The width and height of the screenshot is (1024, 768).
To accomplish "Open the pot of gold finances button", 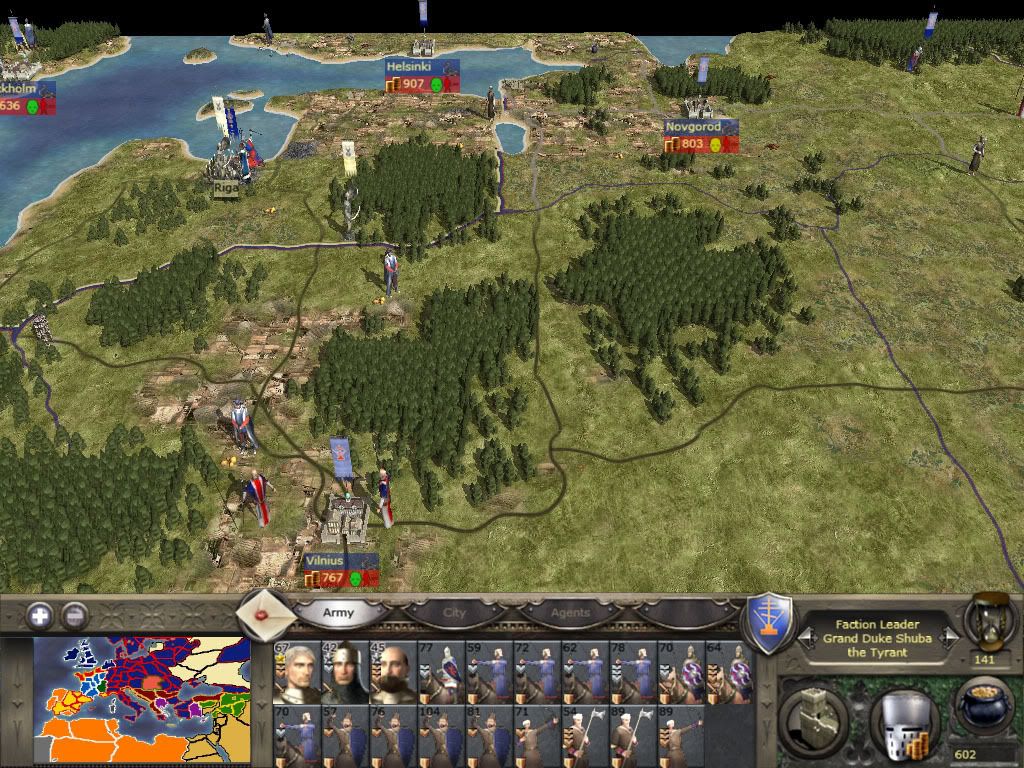I will [x=981, y=707].
